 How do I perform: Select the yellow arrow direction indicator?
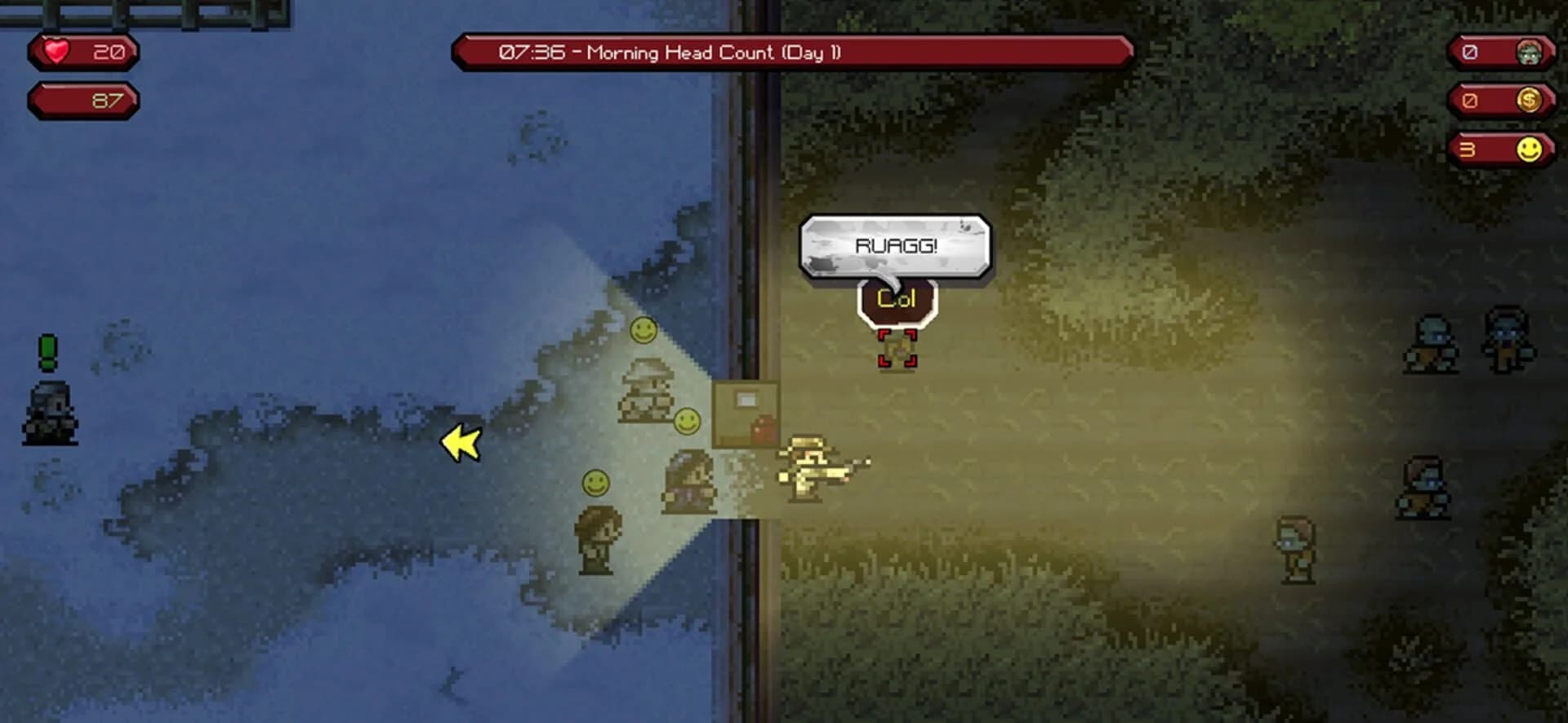(458, 444)
